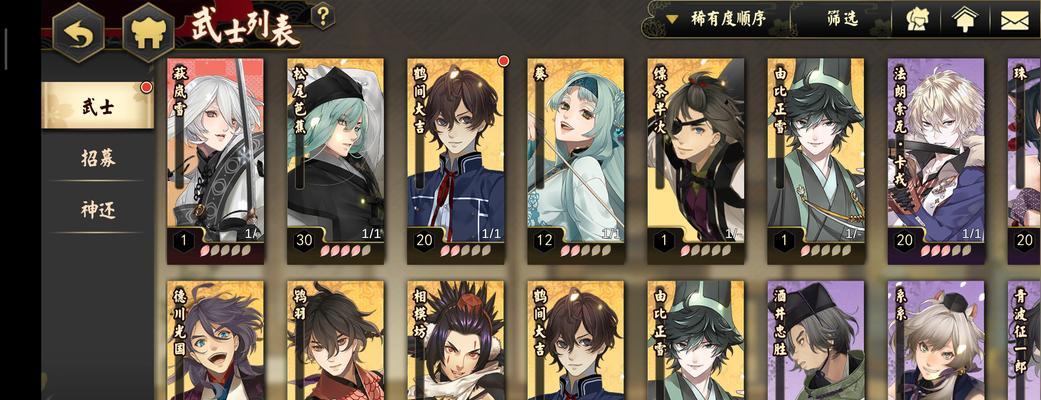Choose the 绿茶半次 eyepatch samurai card
The height and width of the screenshot is (400, 1041).
[x=695, y=155]
